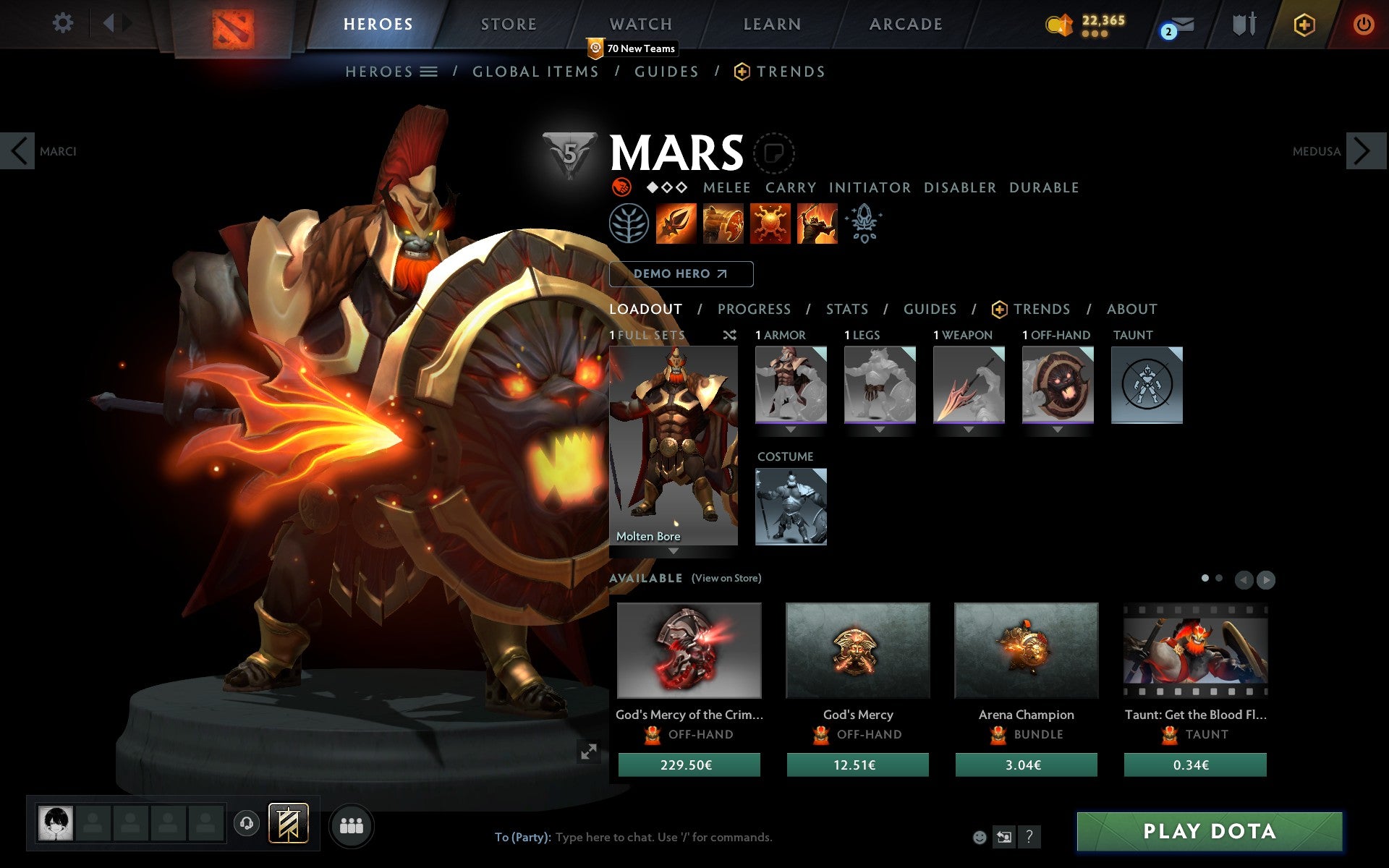Screen dimensions: 1389x868
Task: Select the Molten Bore full set
Action: pyautogui.click(x=673, y=446)
